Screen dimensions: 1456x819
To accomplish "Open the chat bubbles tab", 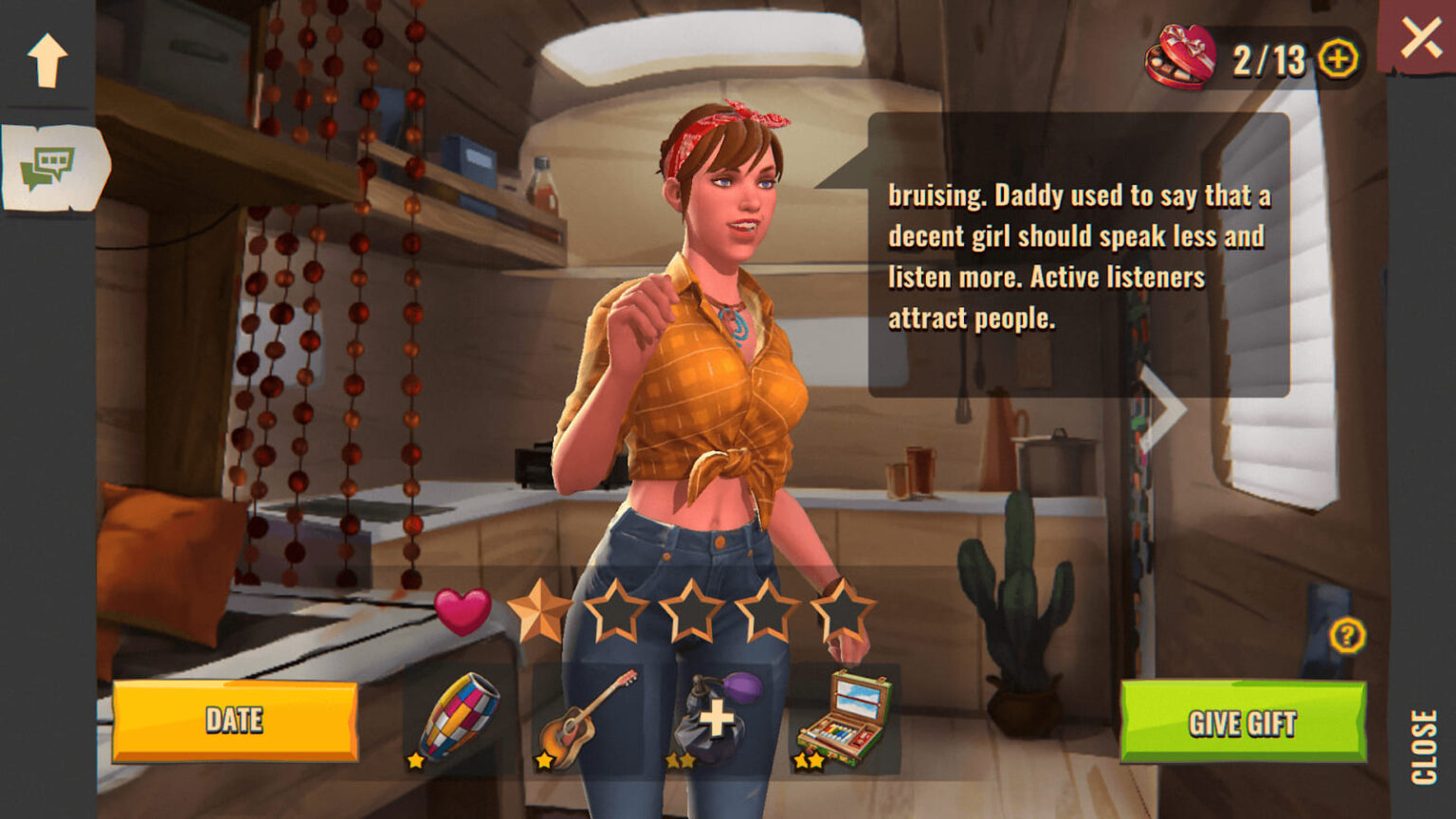I will (50, 168).
